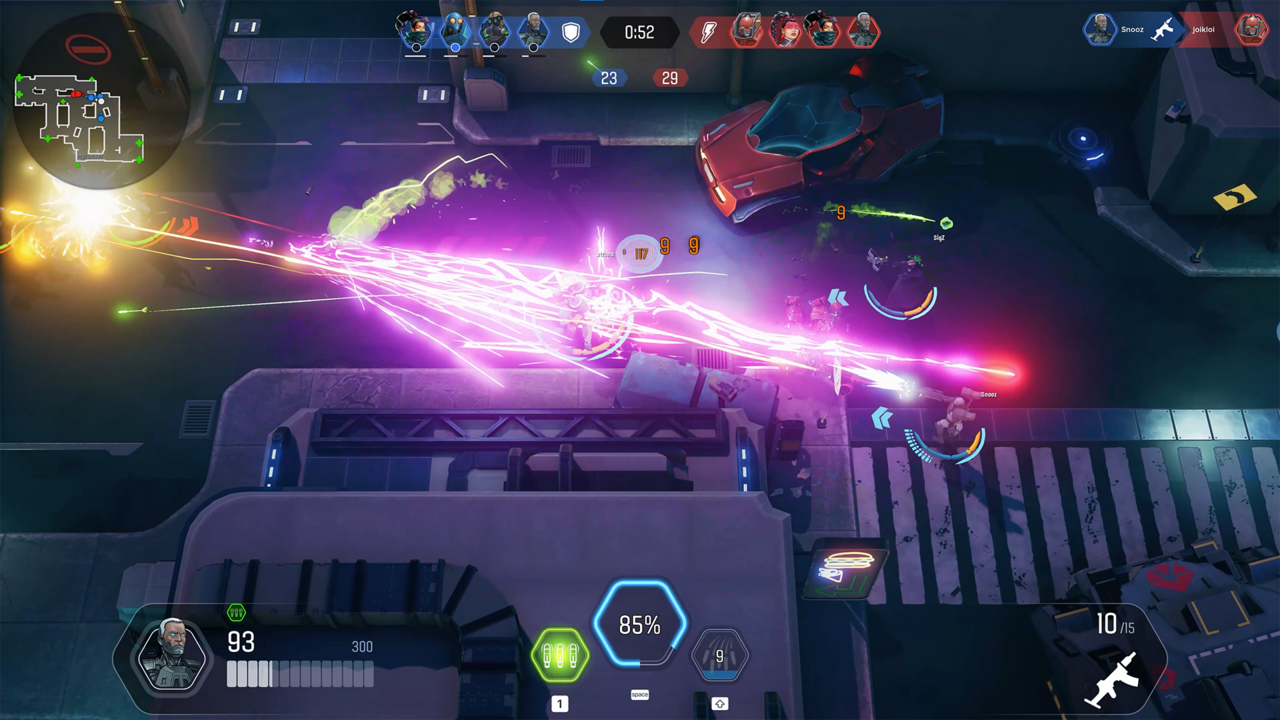The image size is (1280, 720).
Task: Click the ability hexagon bound to key 9
Action: (x=720, y=656)
